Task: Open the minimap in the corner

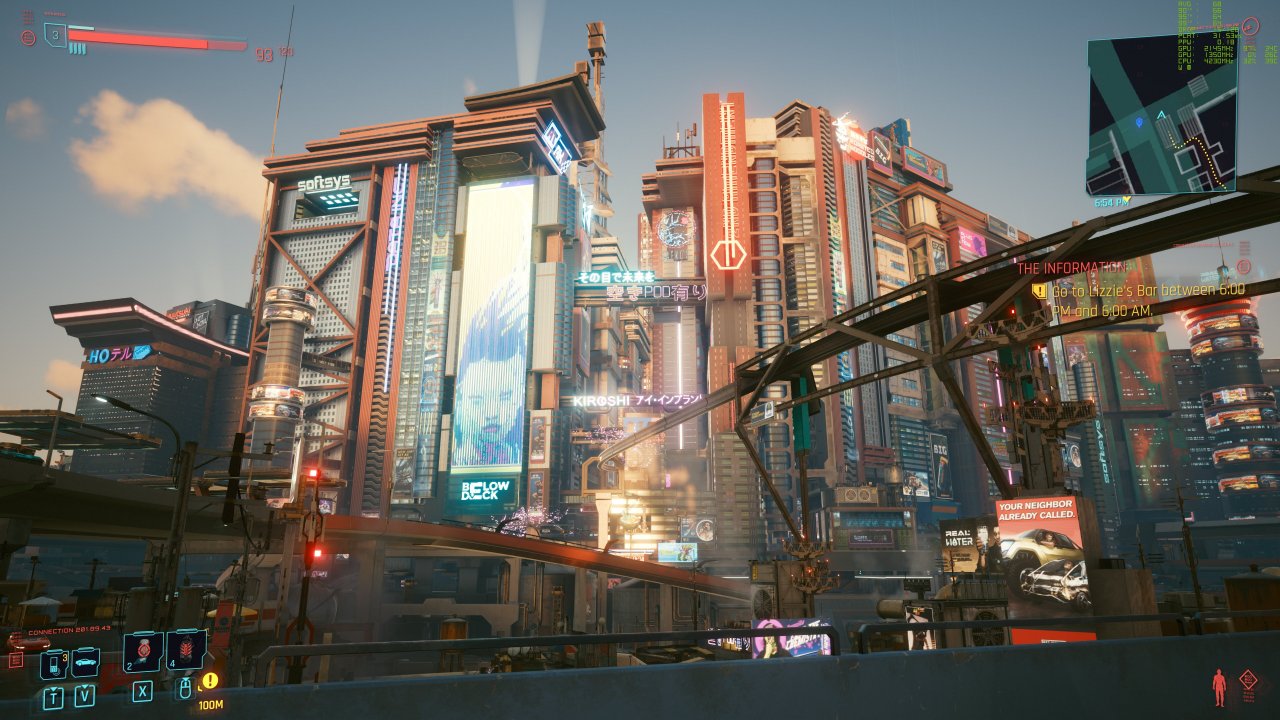Action: point(1160,115)
